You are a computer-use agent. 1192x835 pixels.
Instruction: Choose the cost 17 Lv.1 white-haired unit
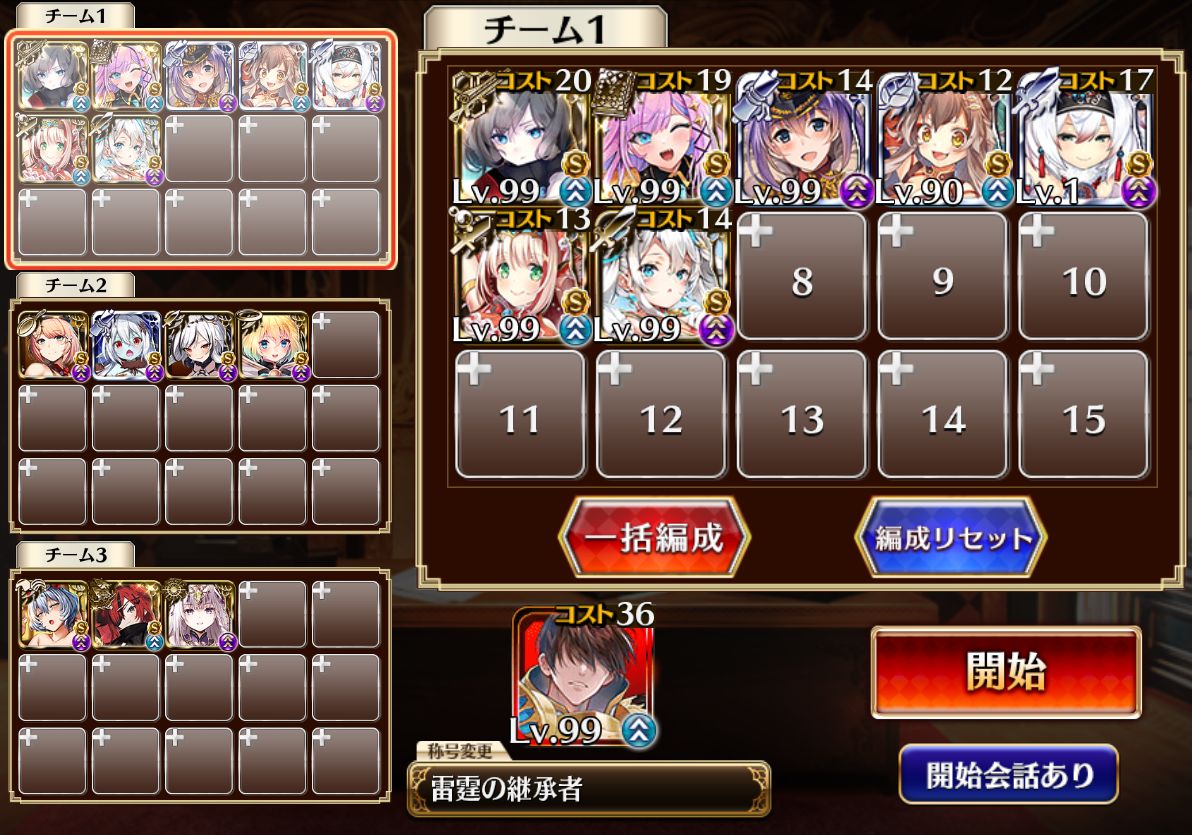tap(1084, 138)
